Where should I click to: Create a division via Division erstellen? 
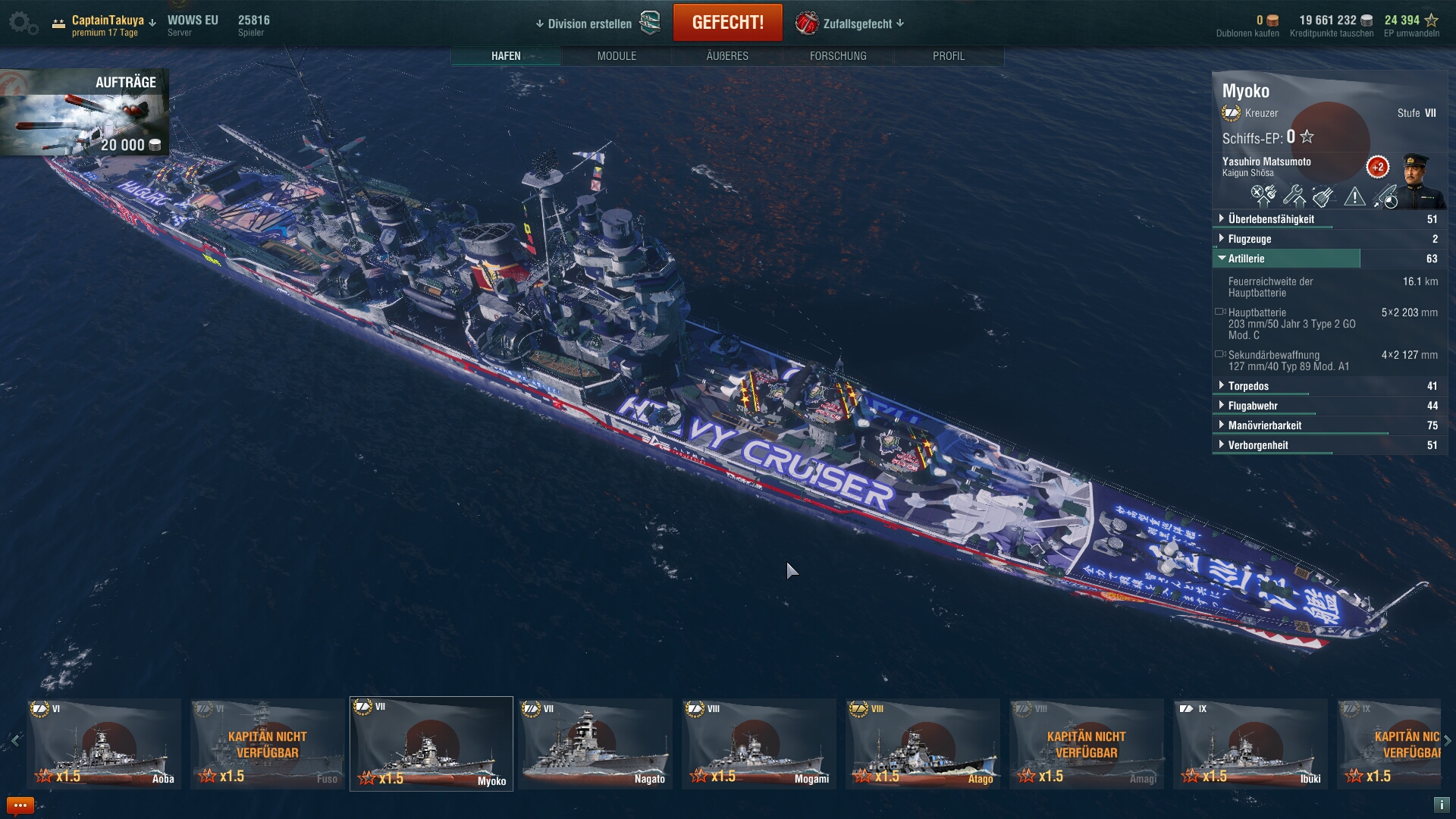click(585, 24)
